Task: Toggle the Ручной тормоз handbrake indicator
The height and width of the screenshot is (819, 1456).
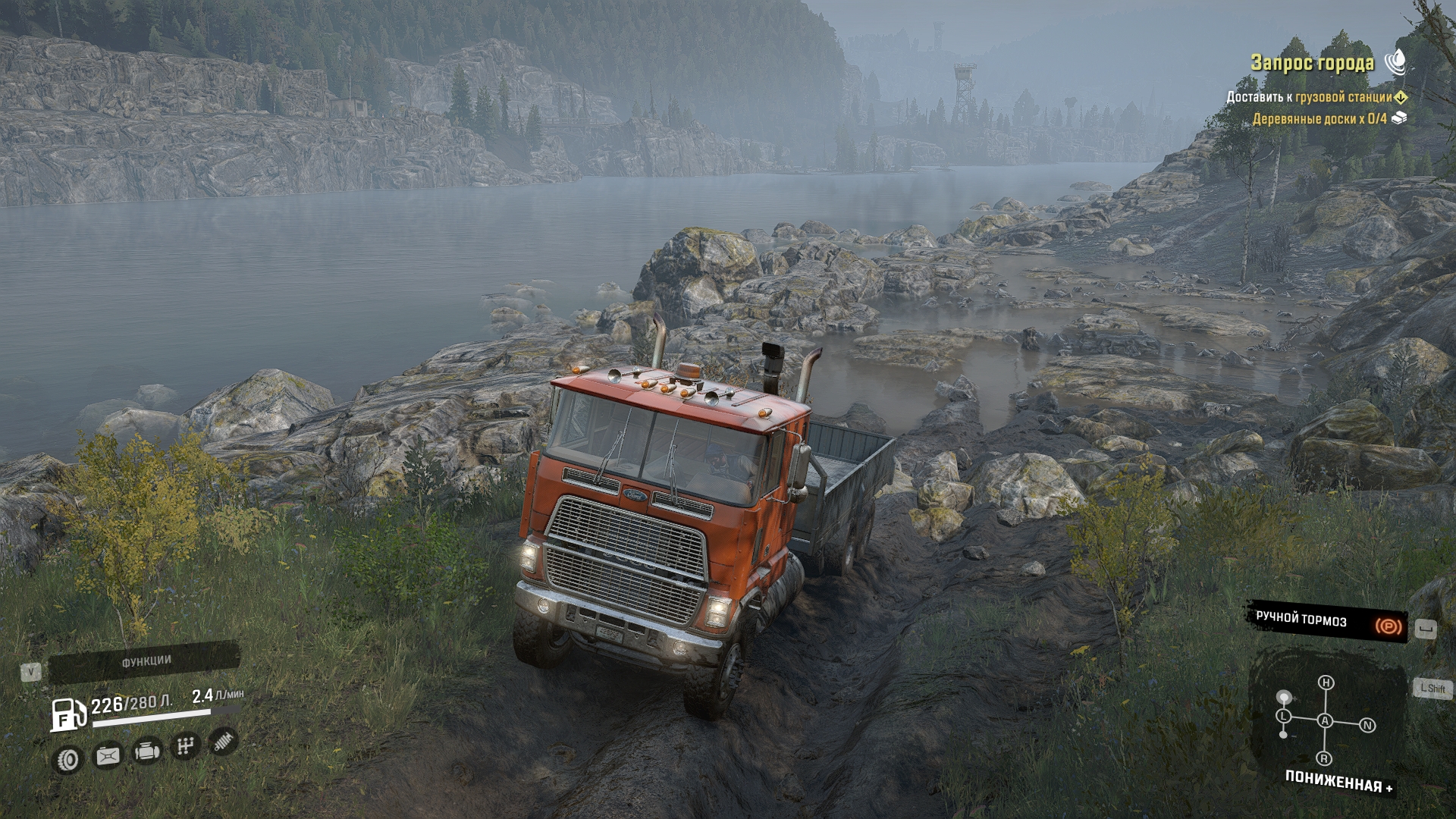Action: [1327, 623]
